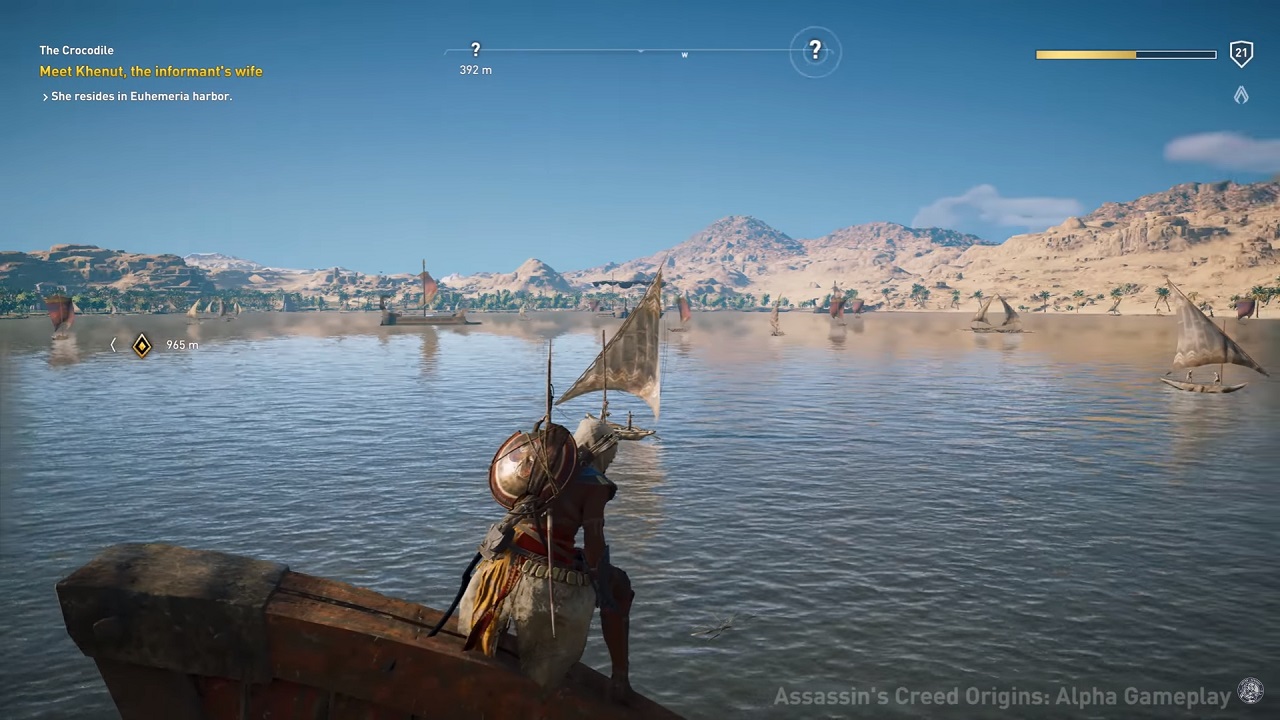Select the 392 m question mark marker
The image size is (1280, 720).
point(475,49)
